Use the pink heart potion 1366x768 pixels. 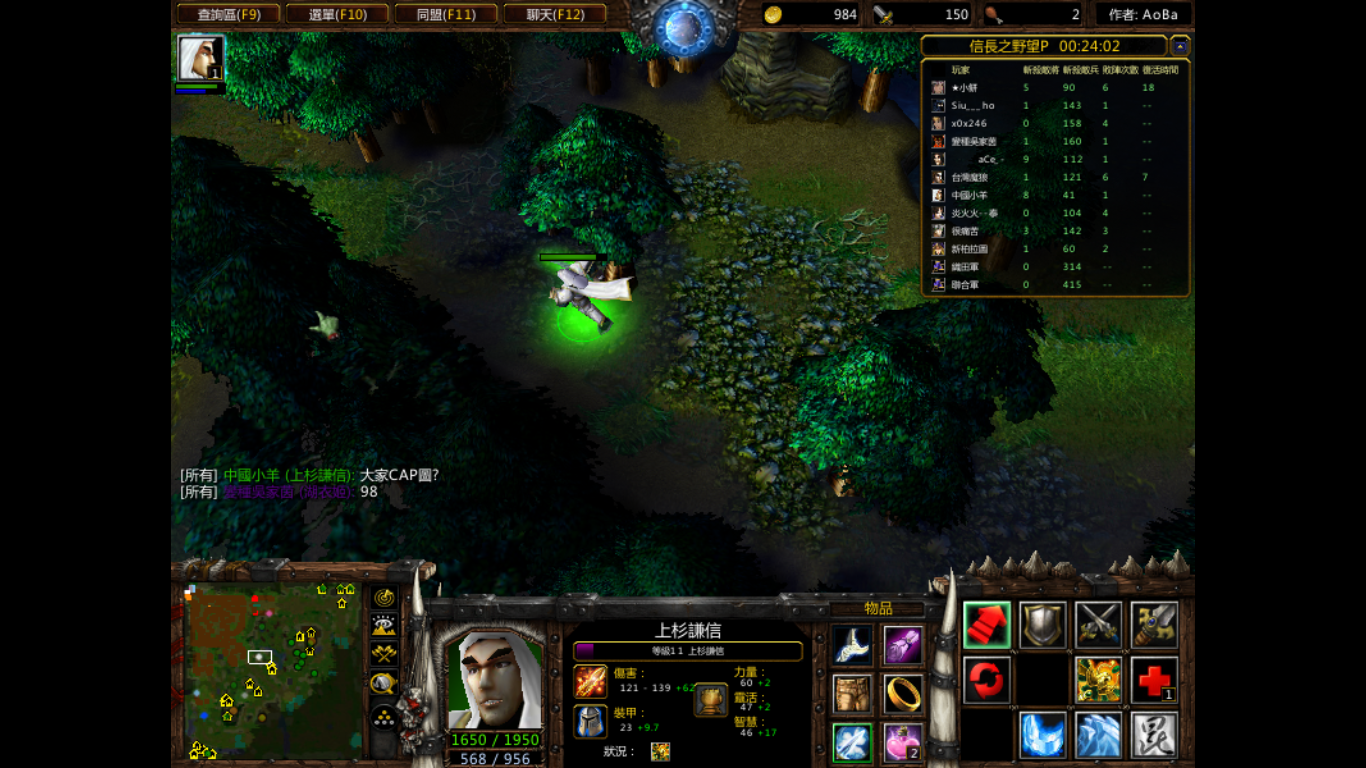tap(903, 743)
